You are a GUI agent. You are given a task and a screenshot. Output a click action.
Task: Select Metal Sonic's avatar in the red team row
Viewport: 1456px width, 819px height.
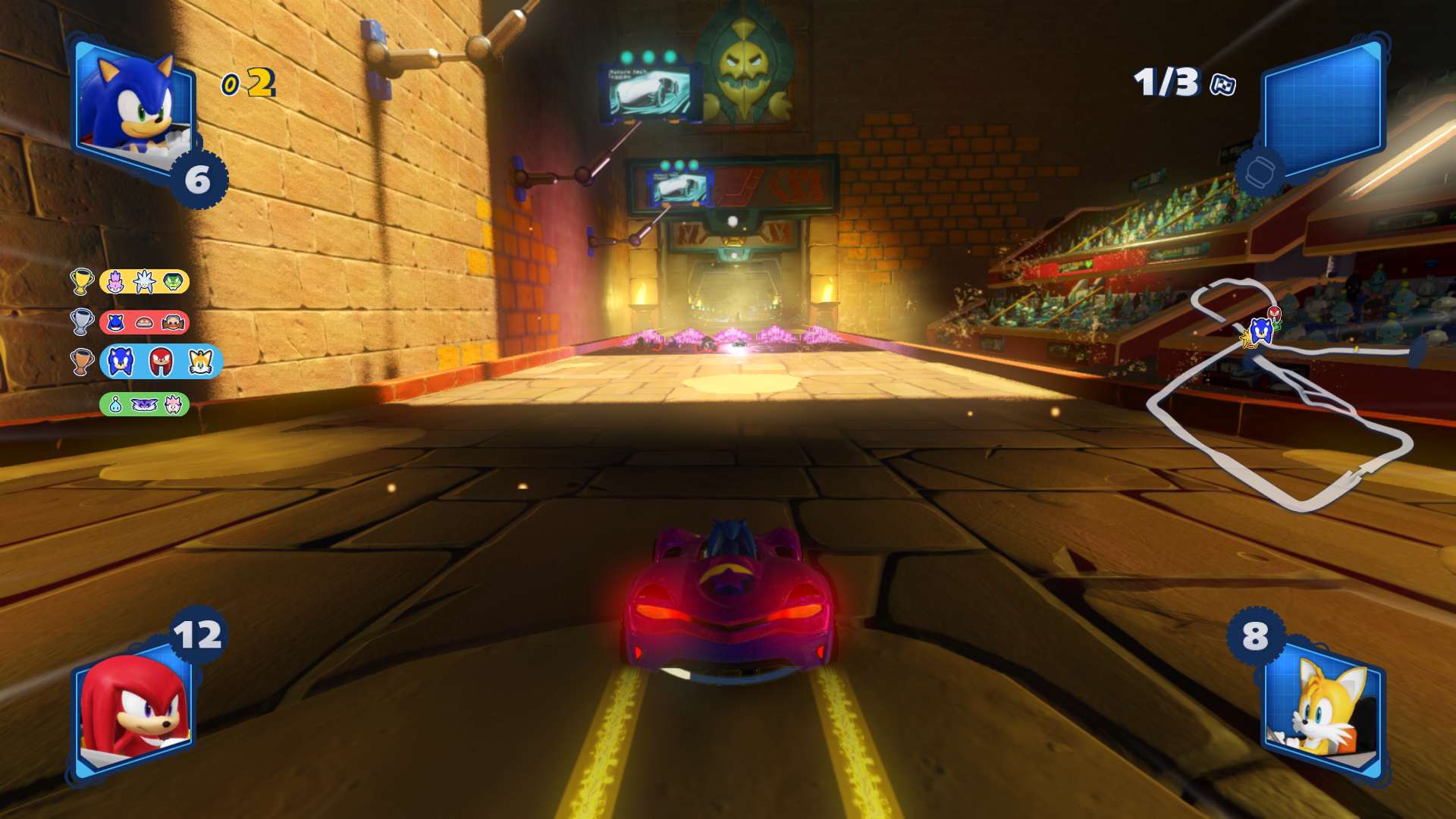(115, 322)
